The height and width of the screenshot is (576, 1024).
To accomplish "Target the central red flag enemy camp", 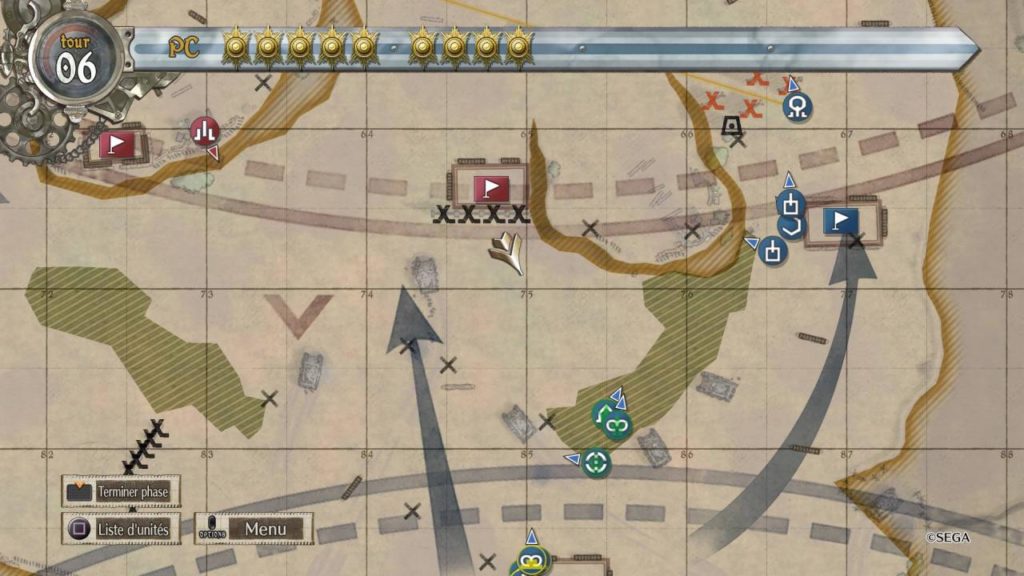I will [490, 187].
